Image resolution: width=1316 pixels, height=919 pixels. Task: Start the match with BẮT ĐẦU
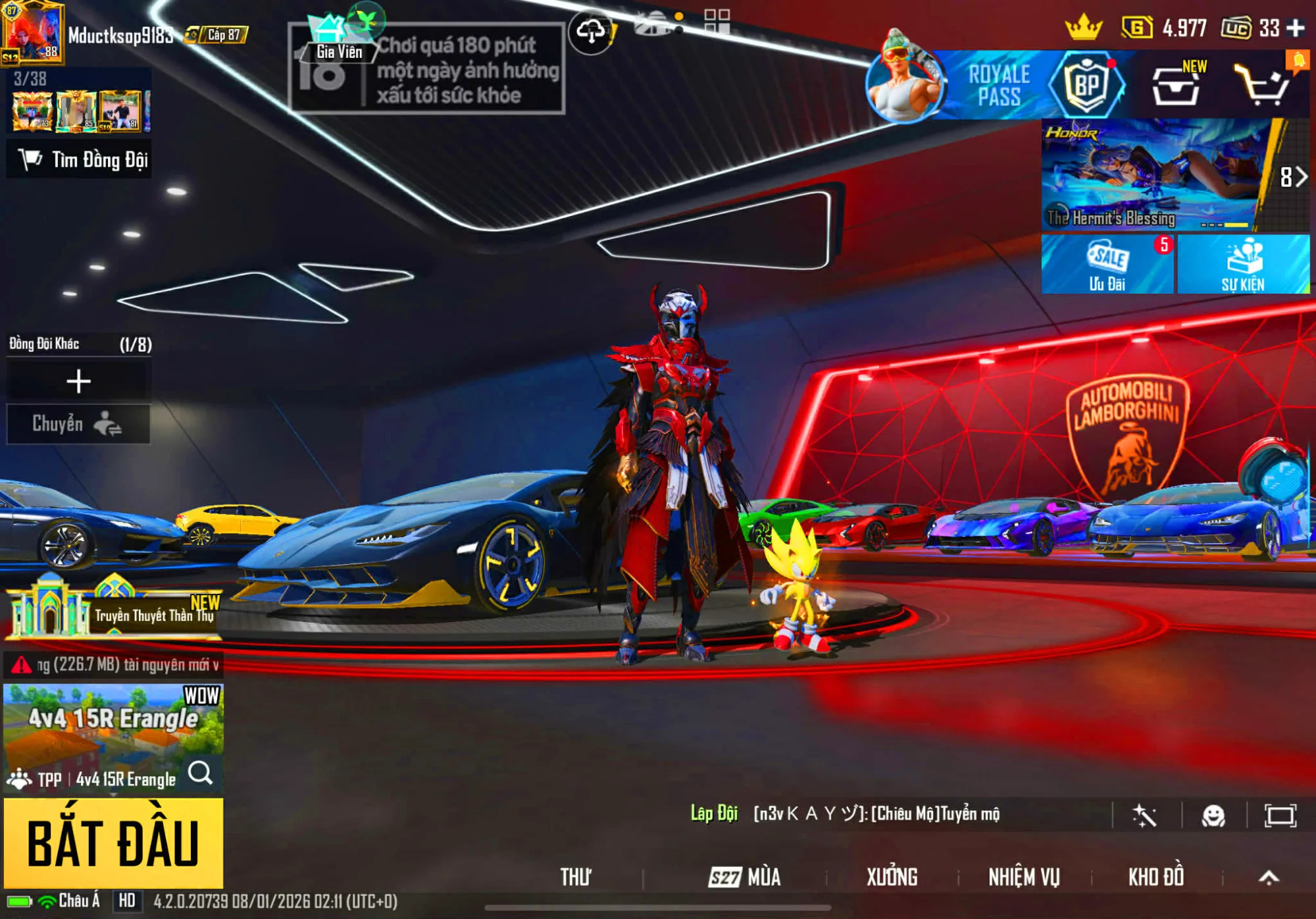113,843
